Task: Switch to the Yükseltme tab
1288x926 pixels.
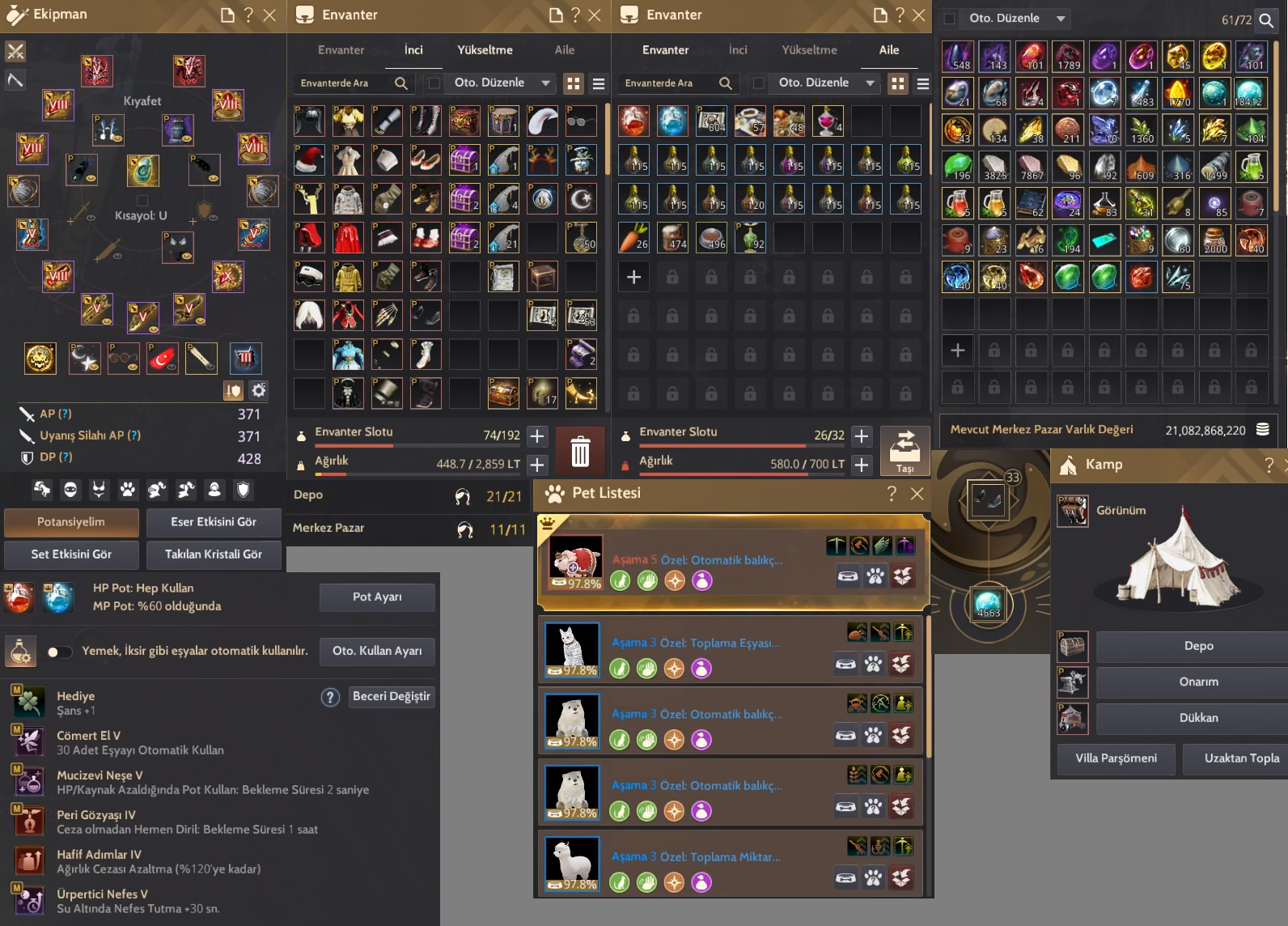Action: (485, 49)
